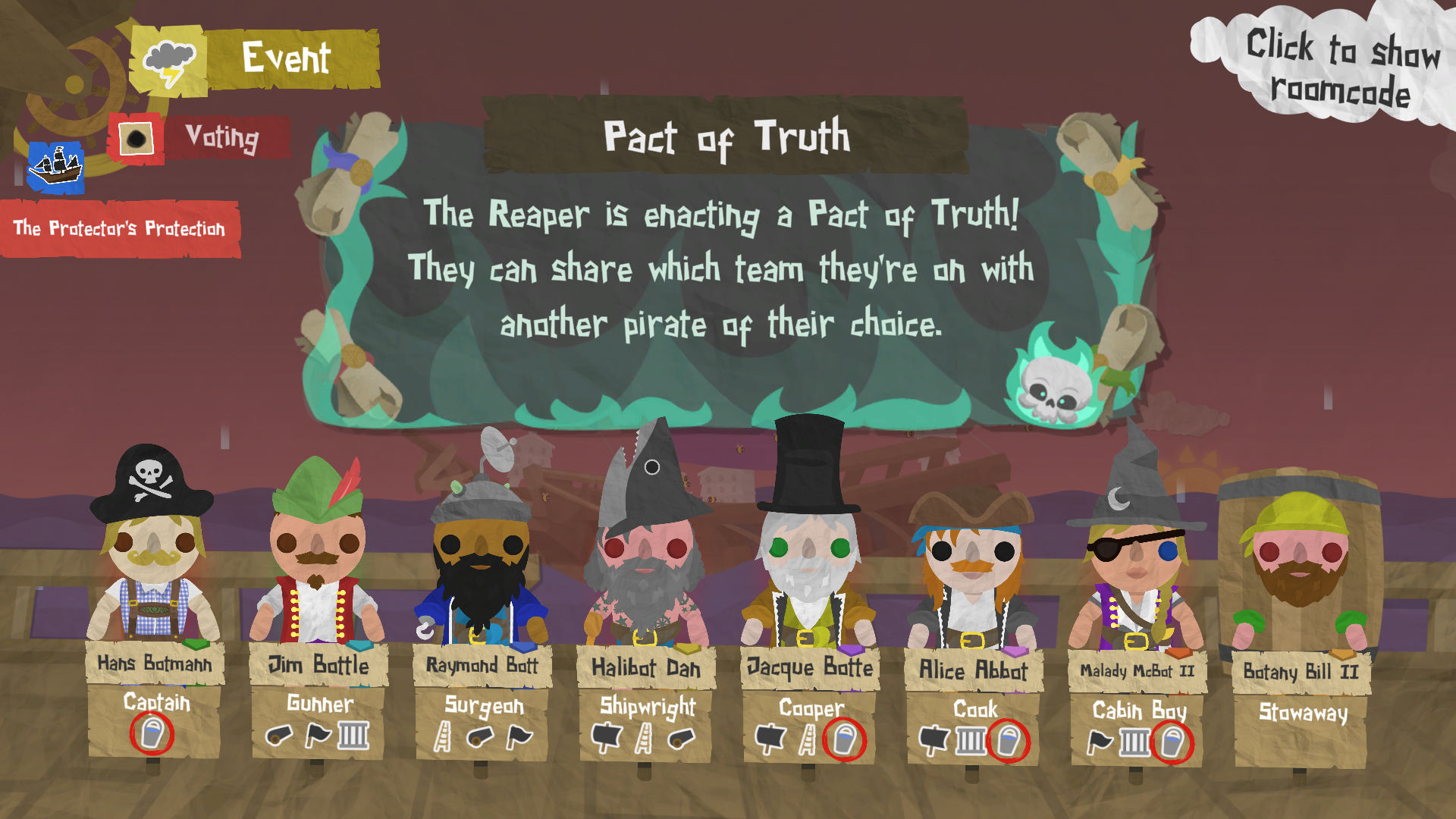1456x819 pixels.
Task: Click the signpost icon under Shipwright
Action: pos(607,737)
